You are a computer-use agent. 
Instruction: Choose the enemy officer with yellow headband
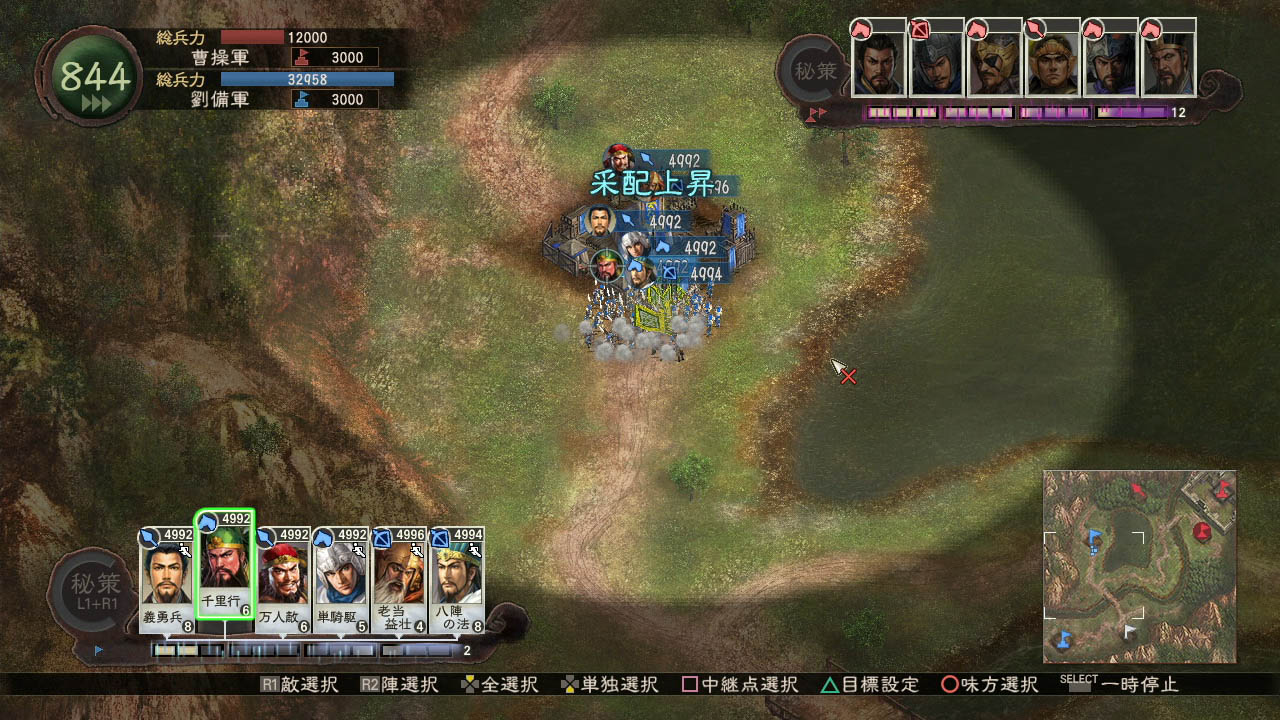tap(1053, 62)
